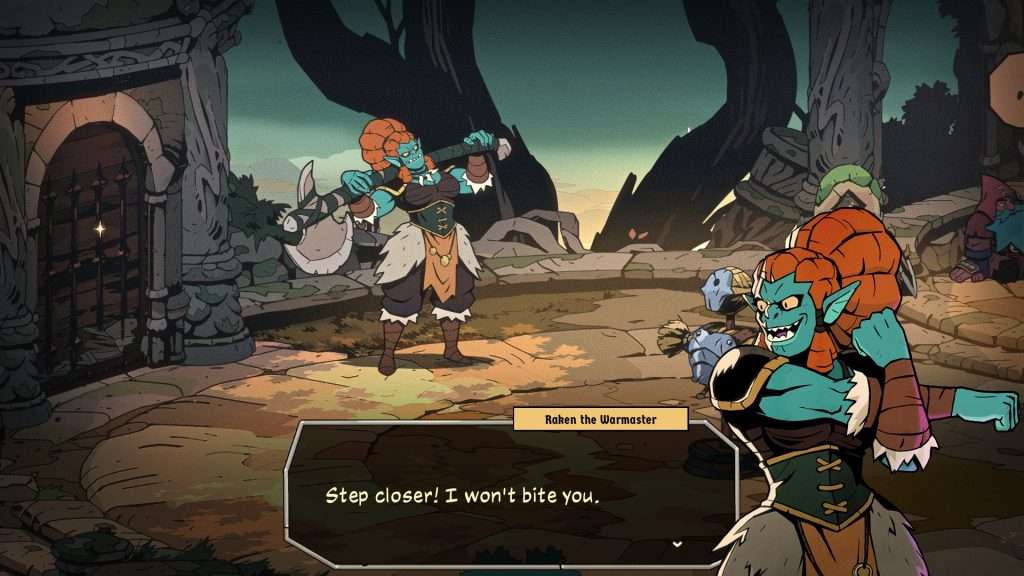
Task: Click the dialogue continue arrow
Action: pos(677,543)
